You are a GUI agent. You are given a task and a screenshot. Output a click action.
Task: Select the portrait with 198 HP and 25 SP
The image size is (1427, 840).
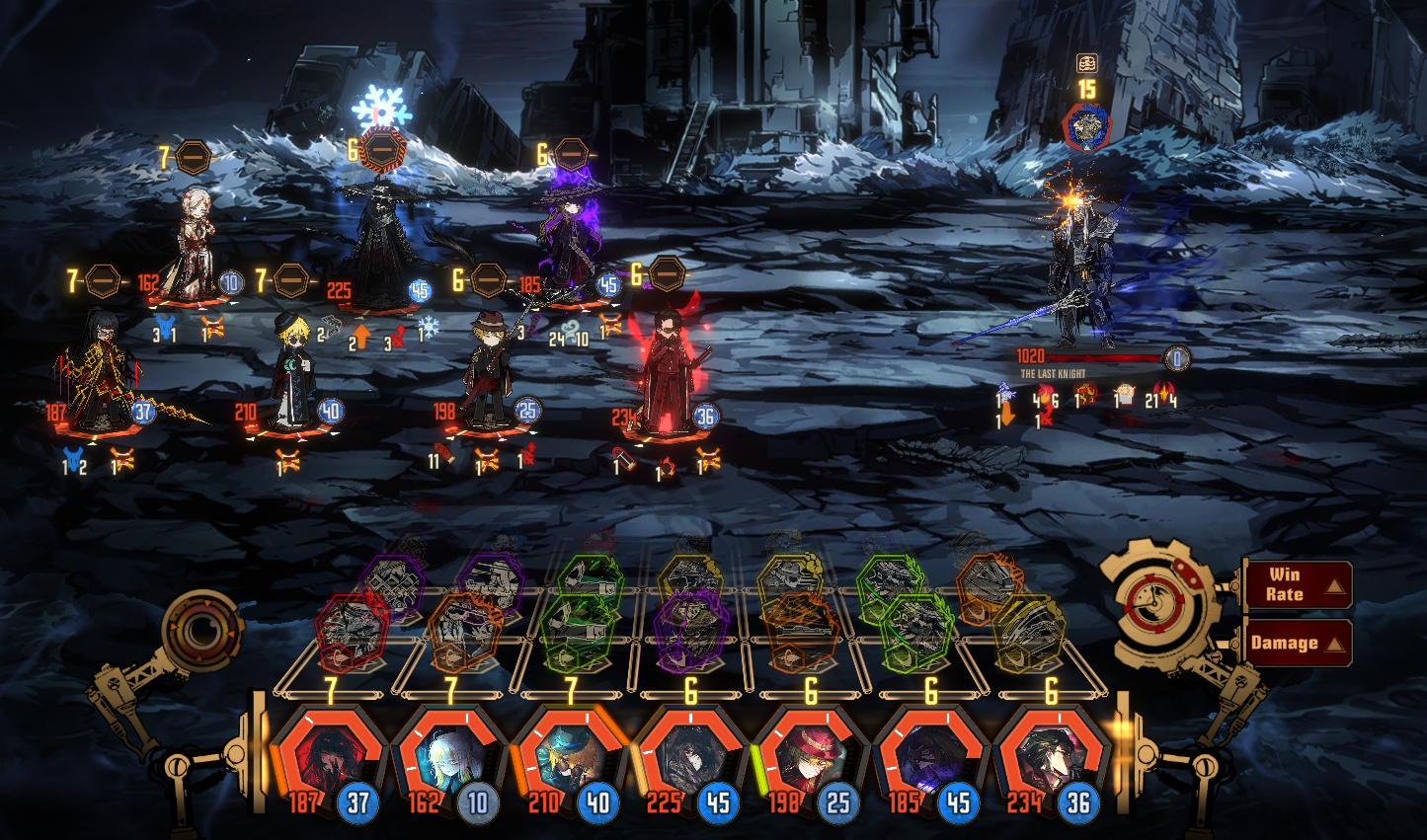[x=811, y=760]
